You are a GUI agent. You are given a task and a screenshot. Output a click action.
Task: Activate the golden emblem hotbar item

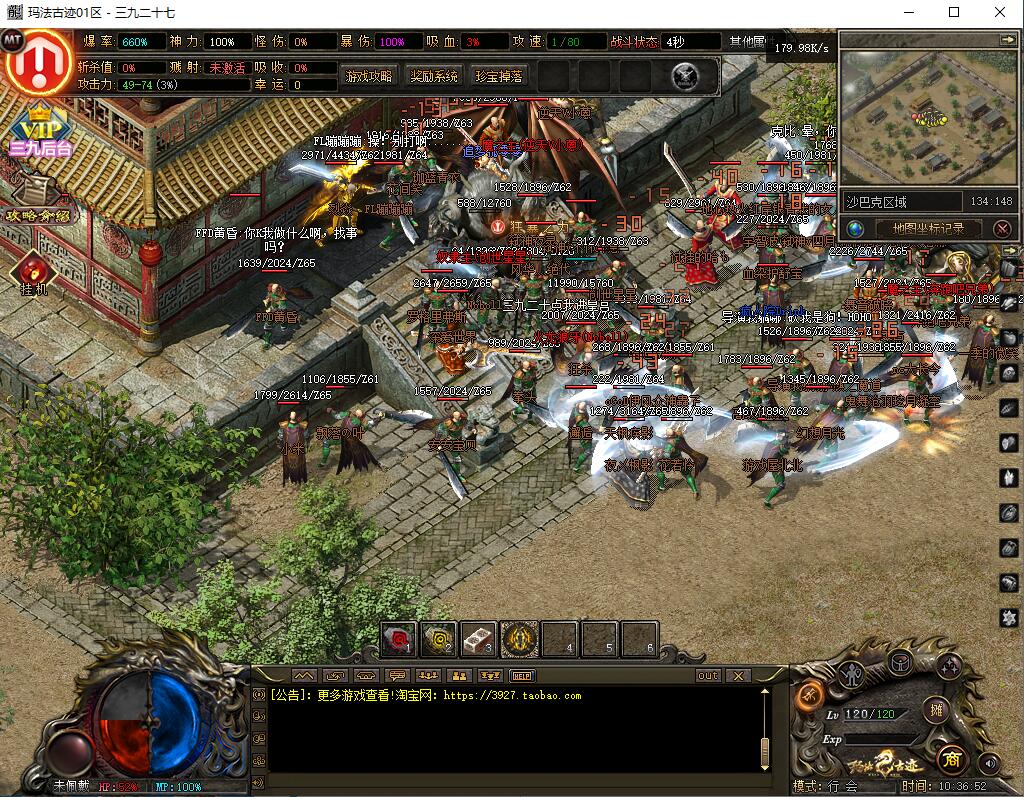tap(520, 639)
